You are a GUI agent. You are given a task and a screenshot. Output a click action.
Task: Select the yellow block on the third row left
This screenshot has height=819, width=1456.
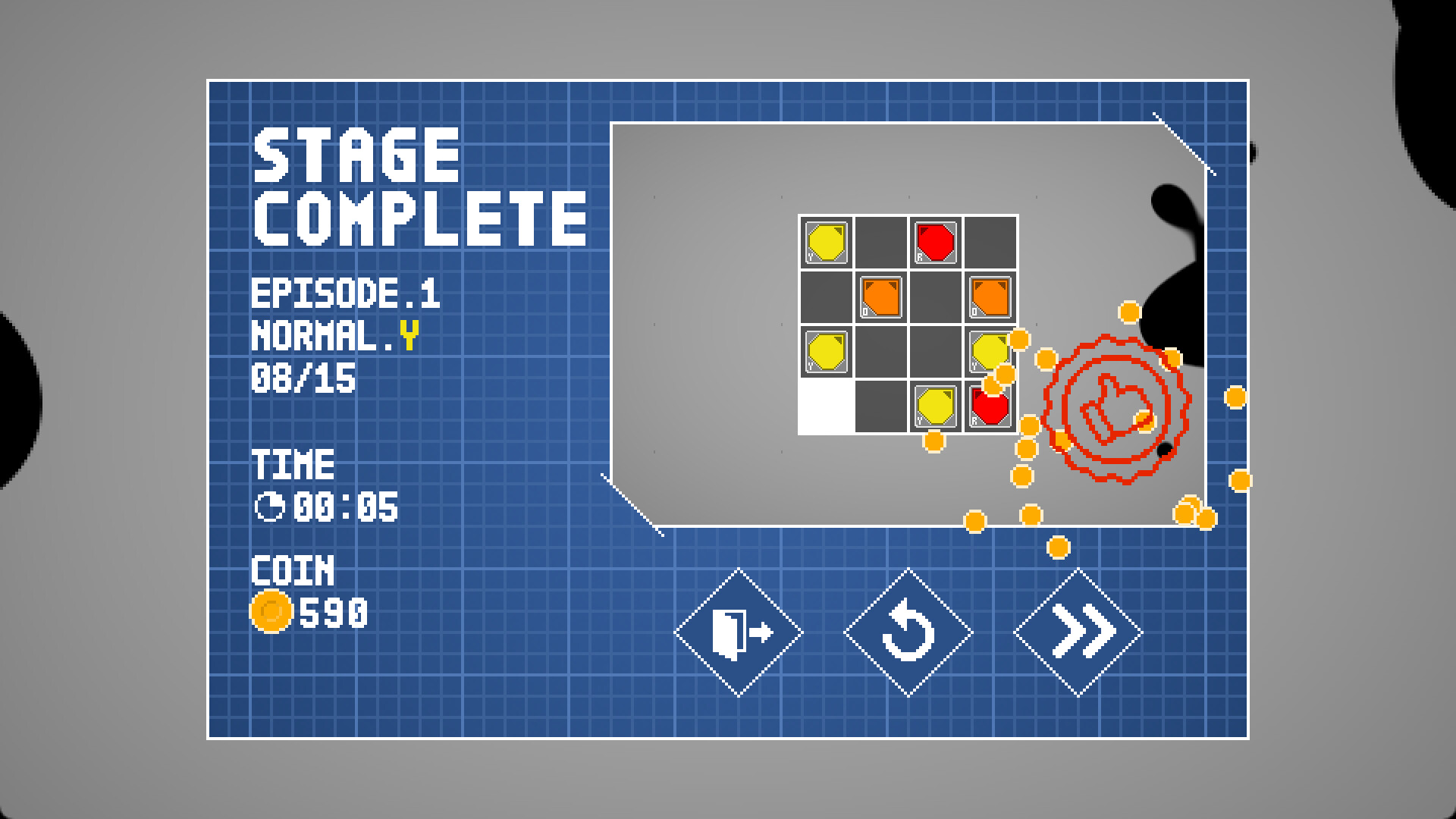(x=825, y=353)
